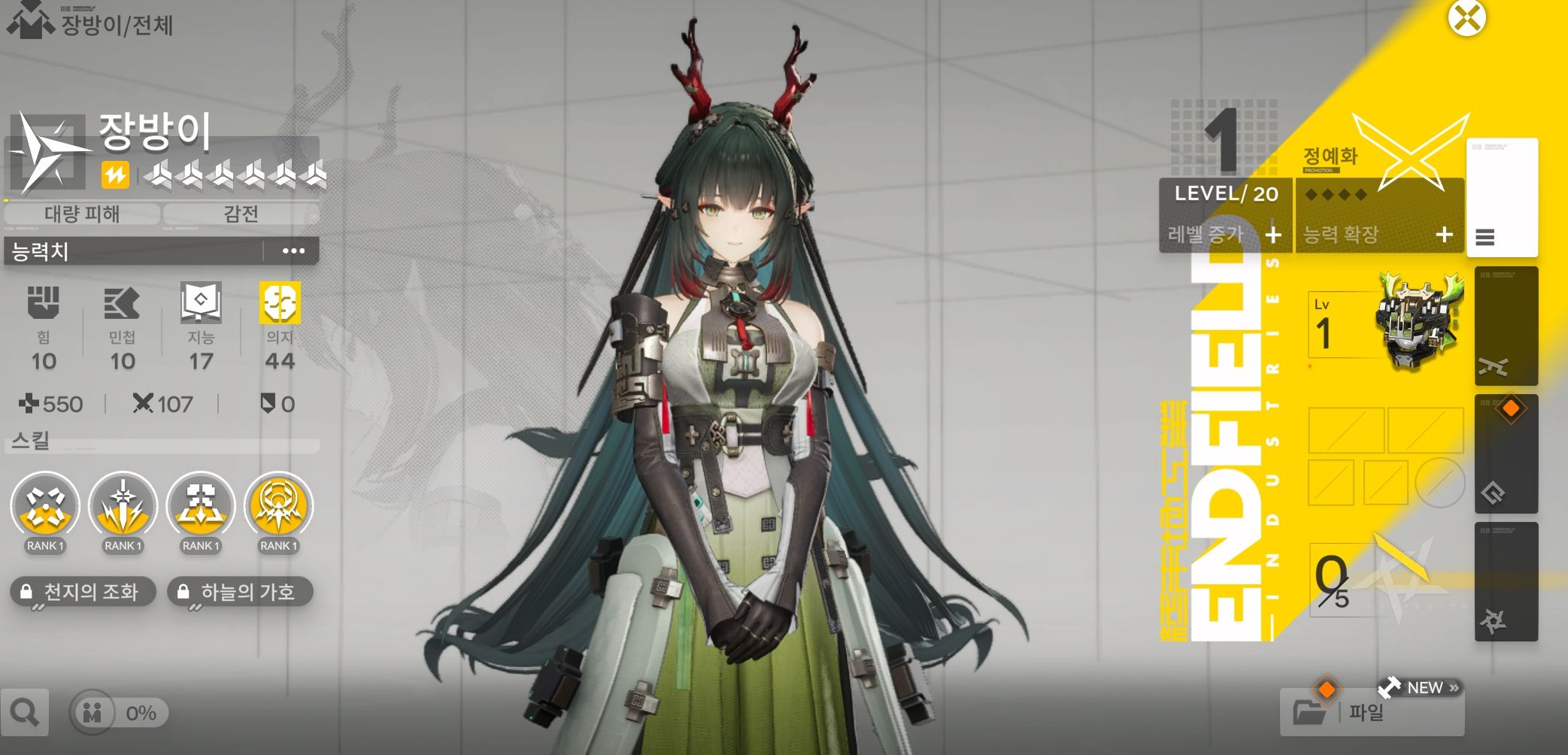Select the 힘 (Strength) fist attribute icon
1568x755 pixels.
pyautogui.click(x=44, y=302)
